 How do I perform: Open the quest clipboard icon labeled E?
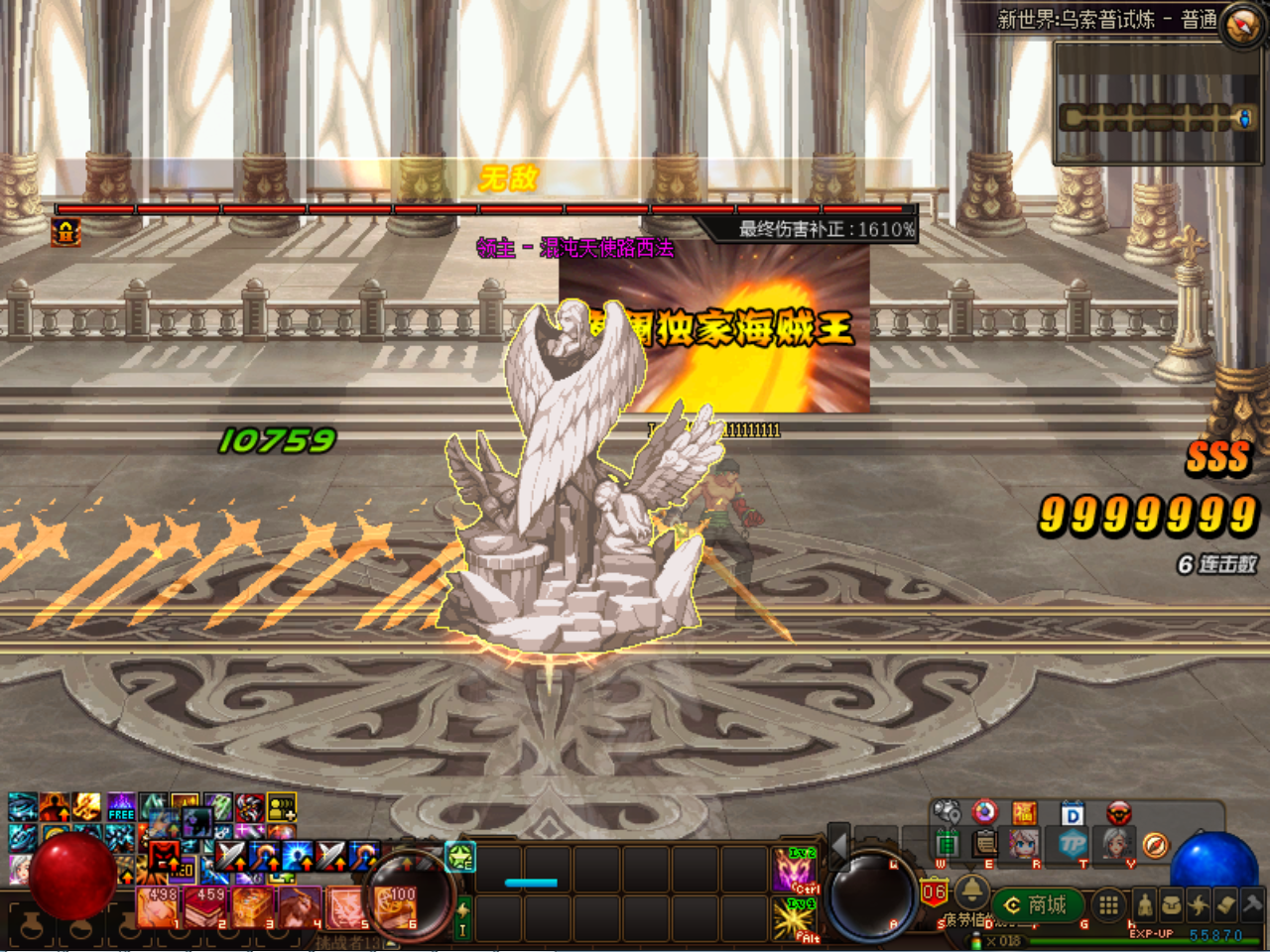(x=985, y=844)
